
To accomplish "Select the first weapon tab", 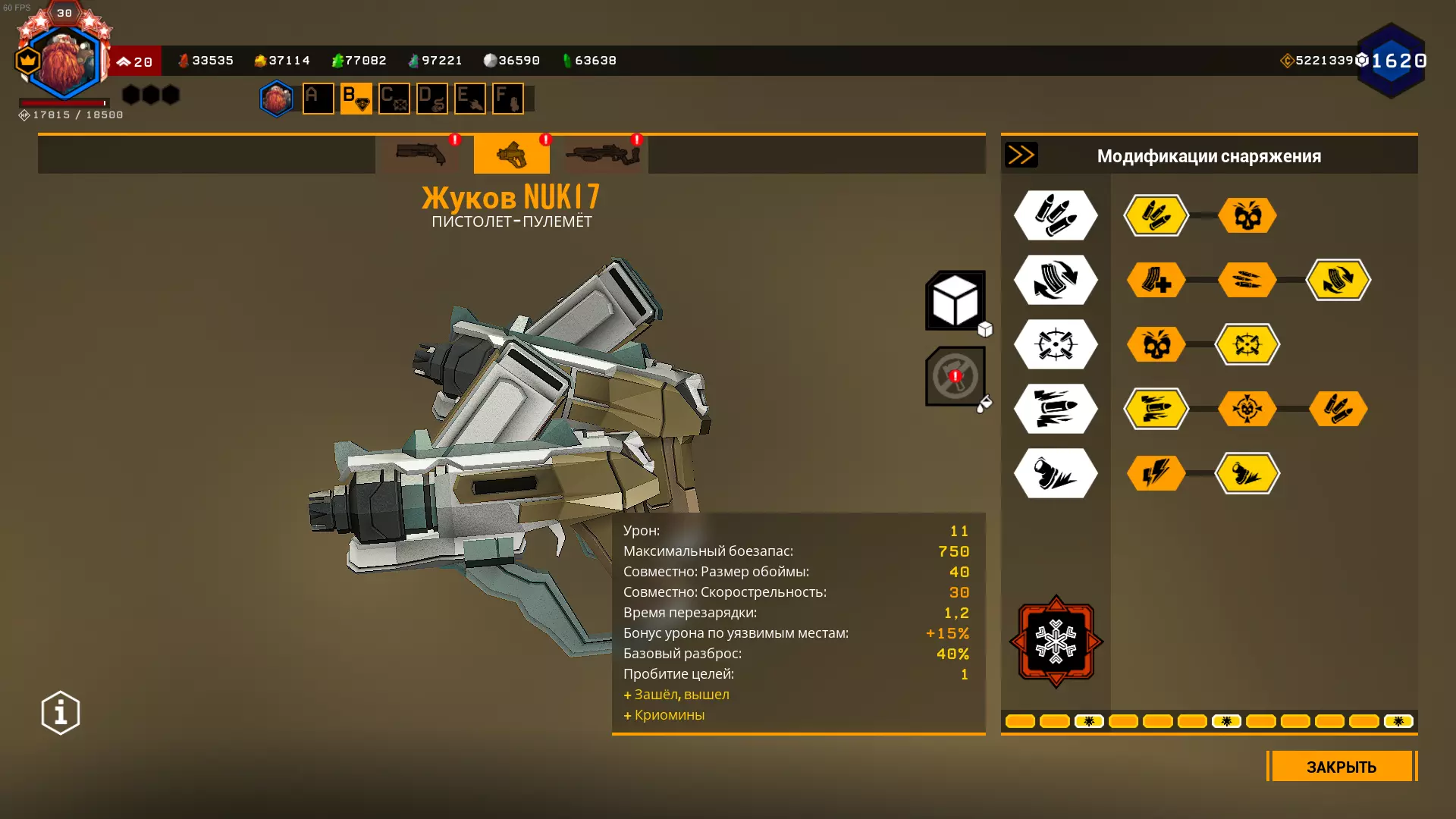I will pos(421,155).
